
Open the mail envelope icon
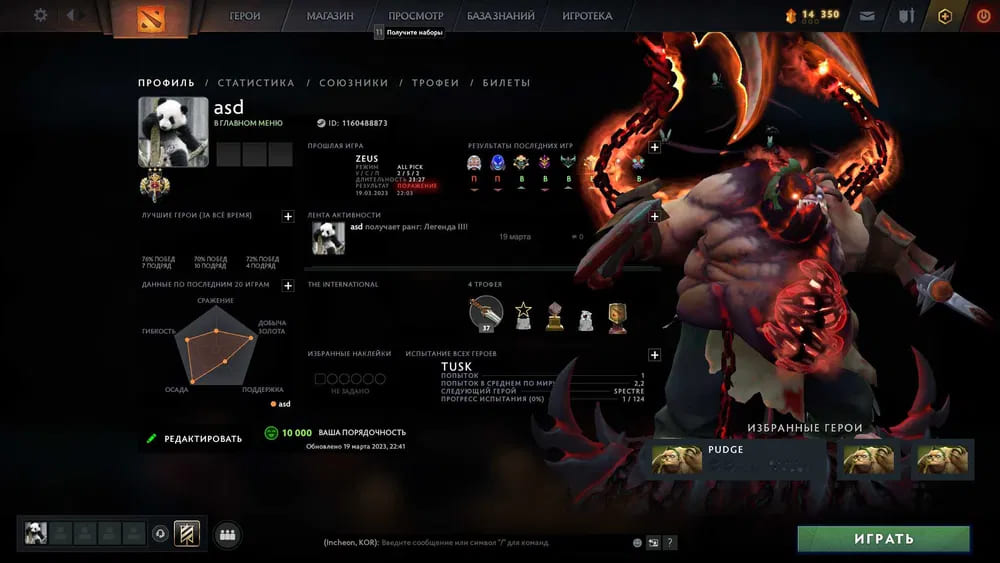(867, 16)
